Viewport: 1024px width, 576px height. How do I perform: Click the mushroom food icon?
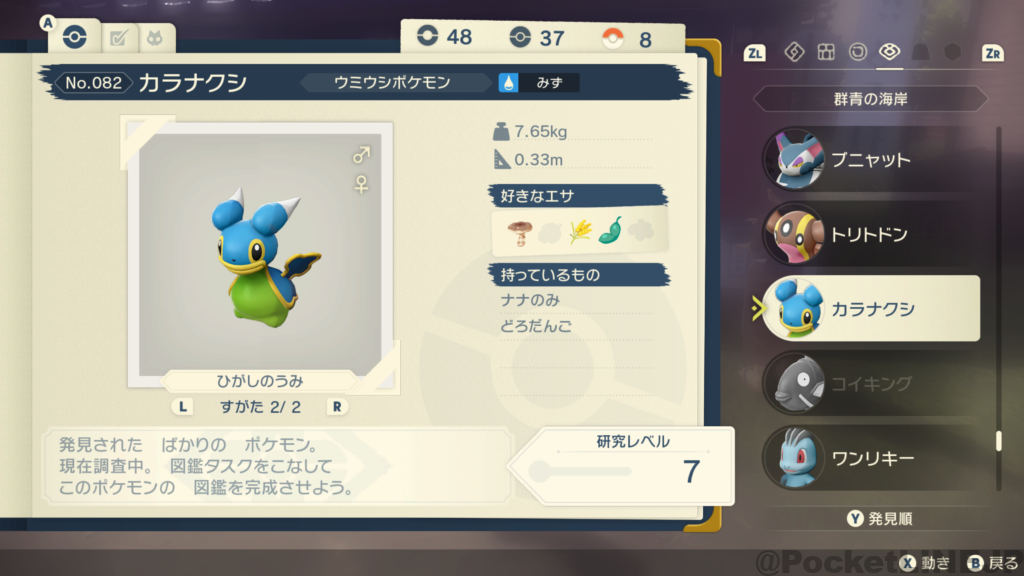(x=518, y=232)
